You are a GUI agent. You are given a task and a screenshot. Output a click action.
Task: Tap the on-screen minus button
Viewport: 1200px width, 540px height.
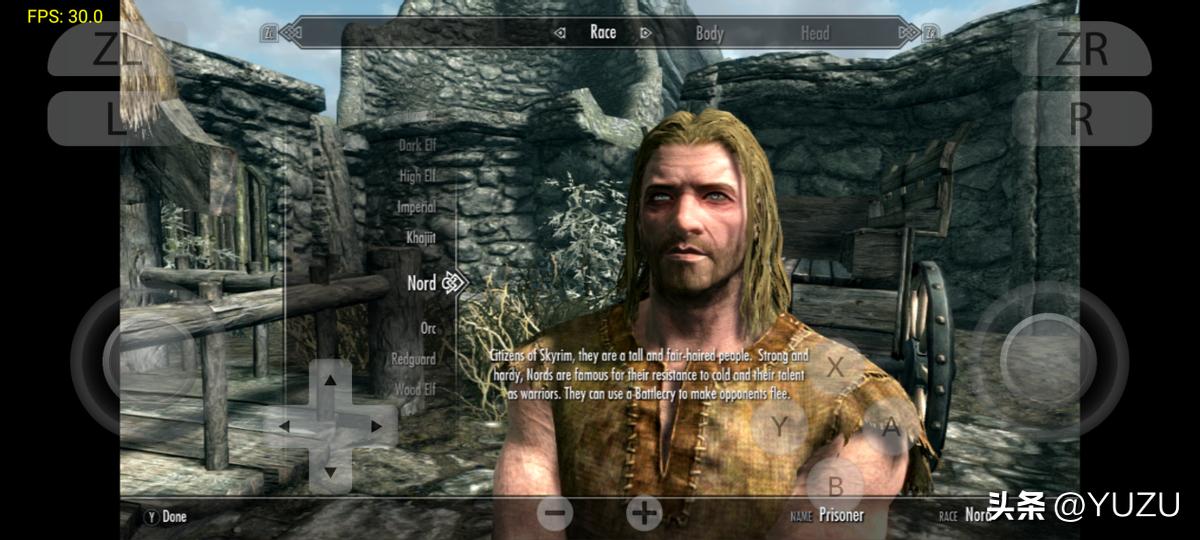pos(556,513)
